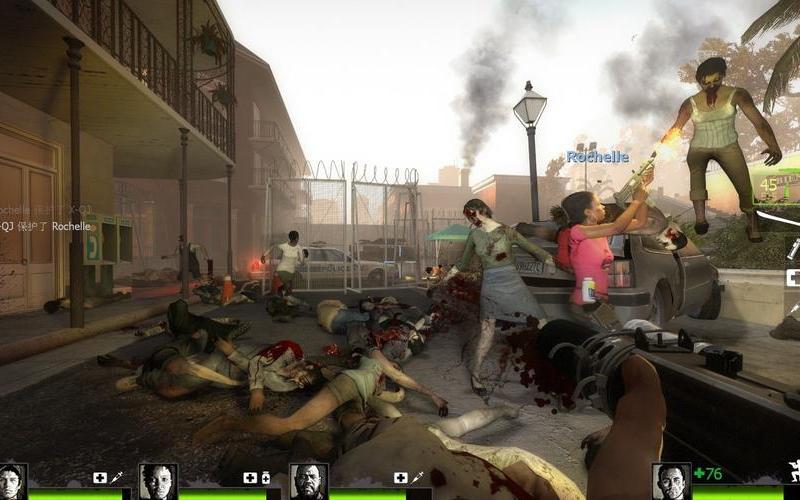The height and width of the screenshot is (500, 800).
Task: Click Ellis's first aid kit icon
Action: 100,478
